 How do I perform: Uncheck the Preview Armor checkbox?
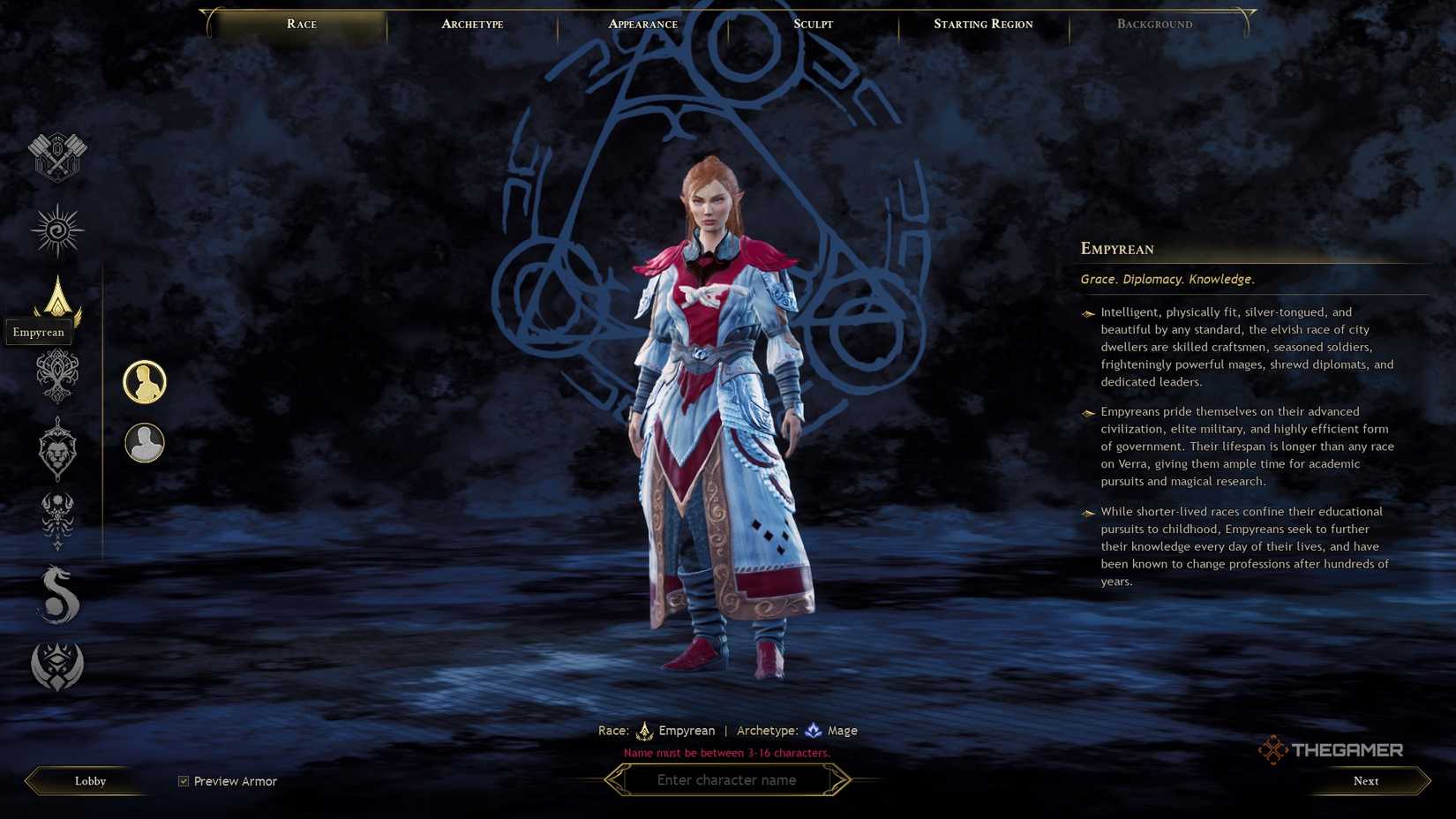click(x=183, y=780)
